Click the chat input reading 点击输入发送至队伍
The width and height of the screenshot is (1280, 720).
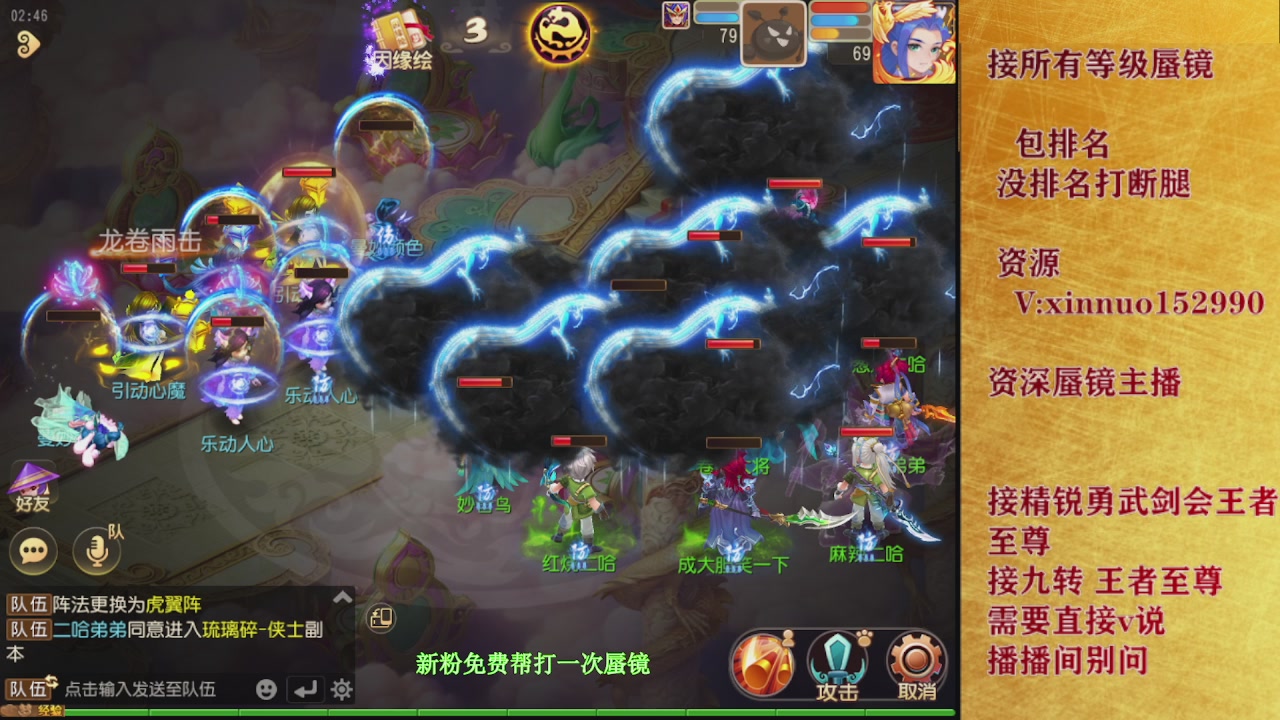click(x=140, y=689)
